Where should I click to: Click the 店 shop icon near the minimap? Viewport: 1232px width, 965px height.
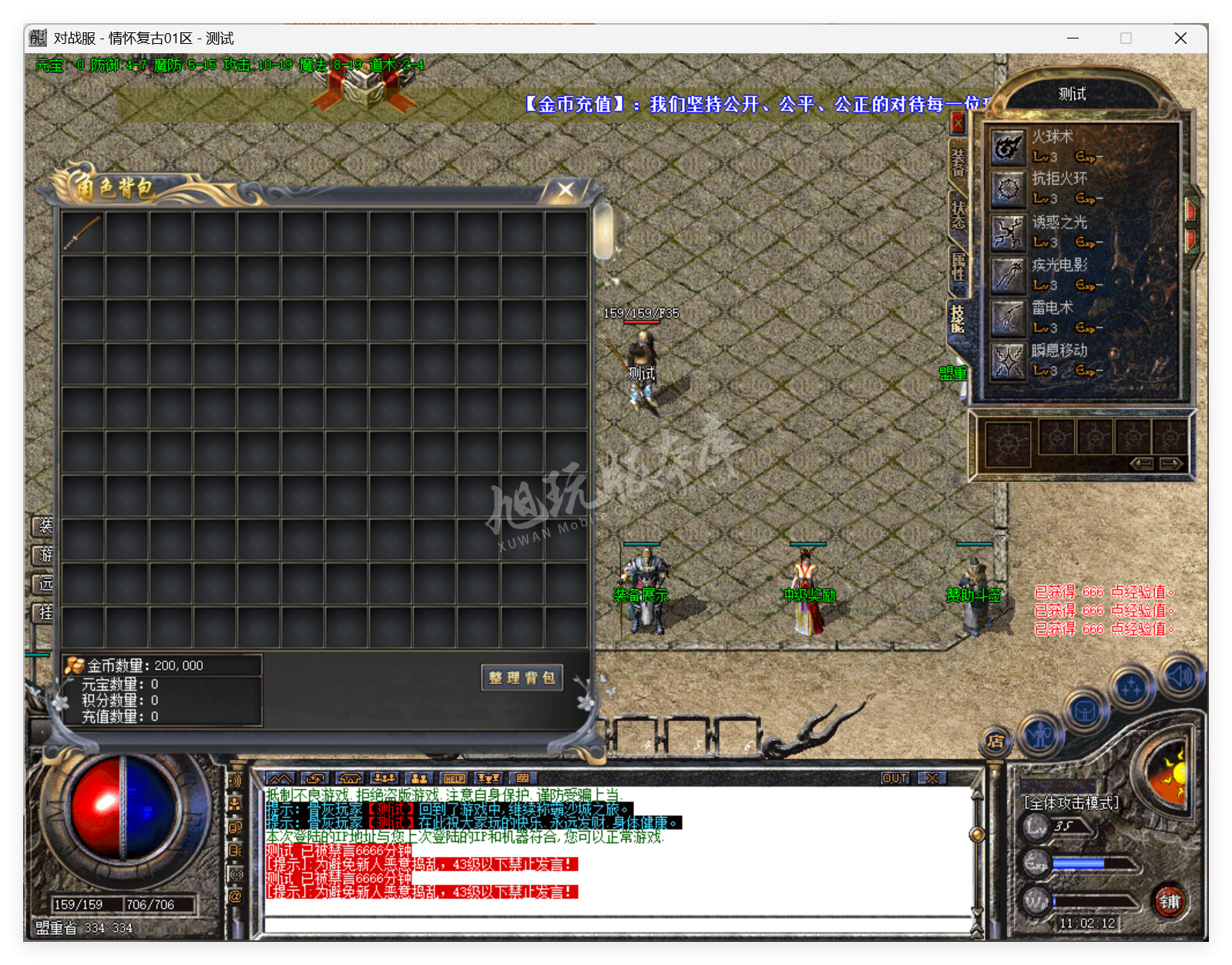point(995,742)
